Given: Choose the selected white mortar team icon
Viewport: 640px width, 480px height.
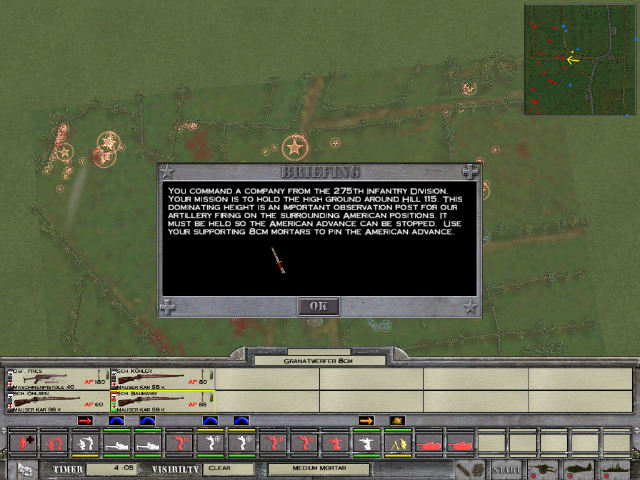Looking at the screenshot, I should coord(366,442).
